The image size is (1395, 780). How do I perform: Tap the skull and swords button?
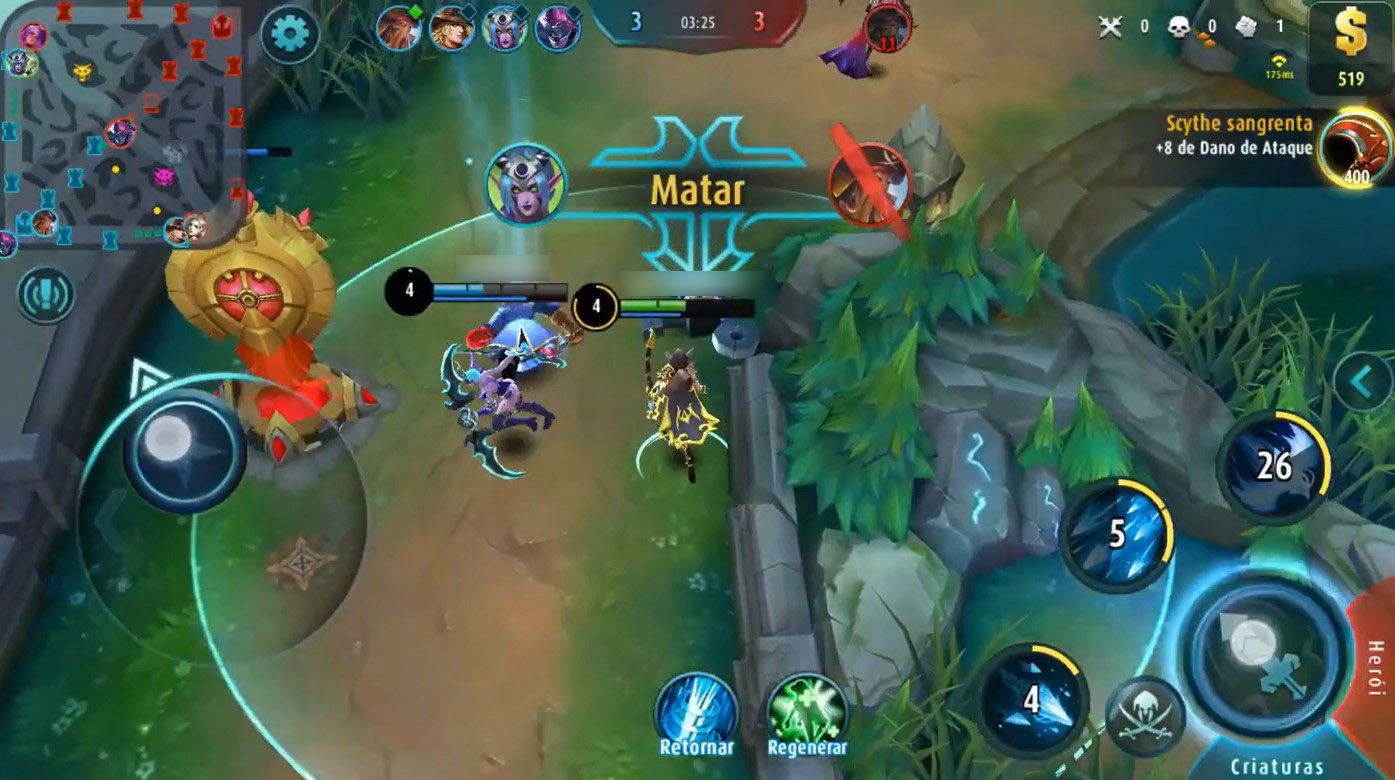click(x=1146, y=716)
